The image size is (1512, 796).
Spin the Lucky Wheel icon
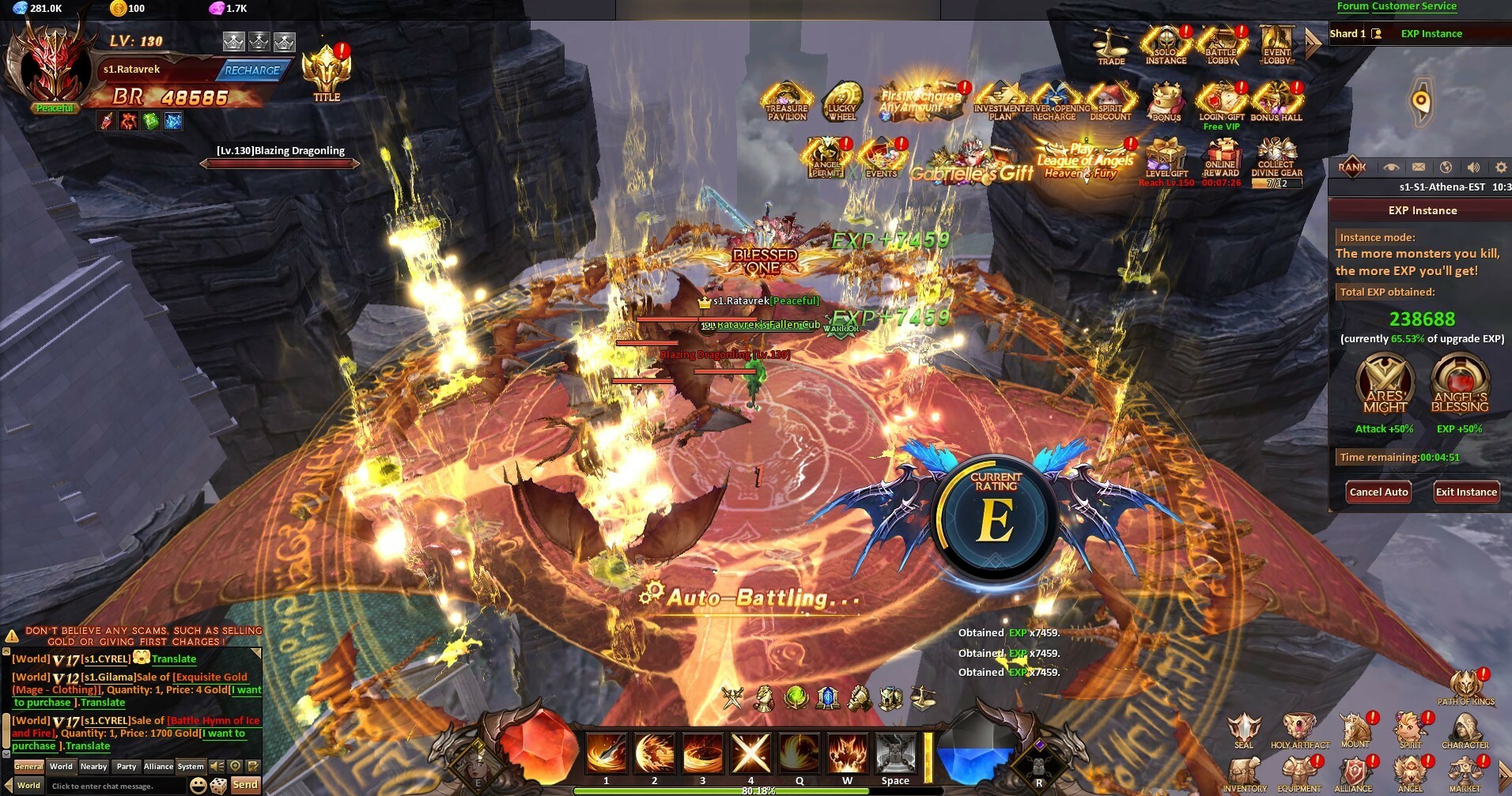pyautogui.click(x=841, y=100)
